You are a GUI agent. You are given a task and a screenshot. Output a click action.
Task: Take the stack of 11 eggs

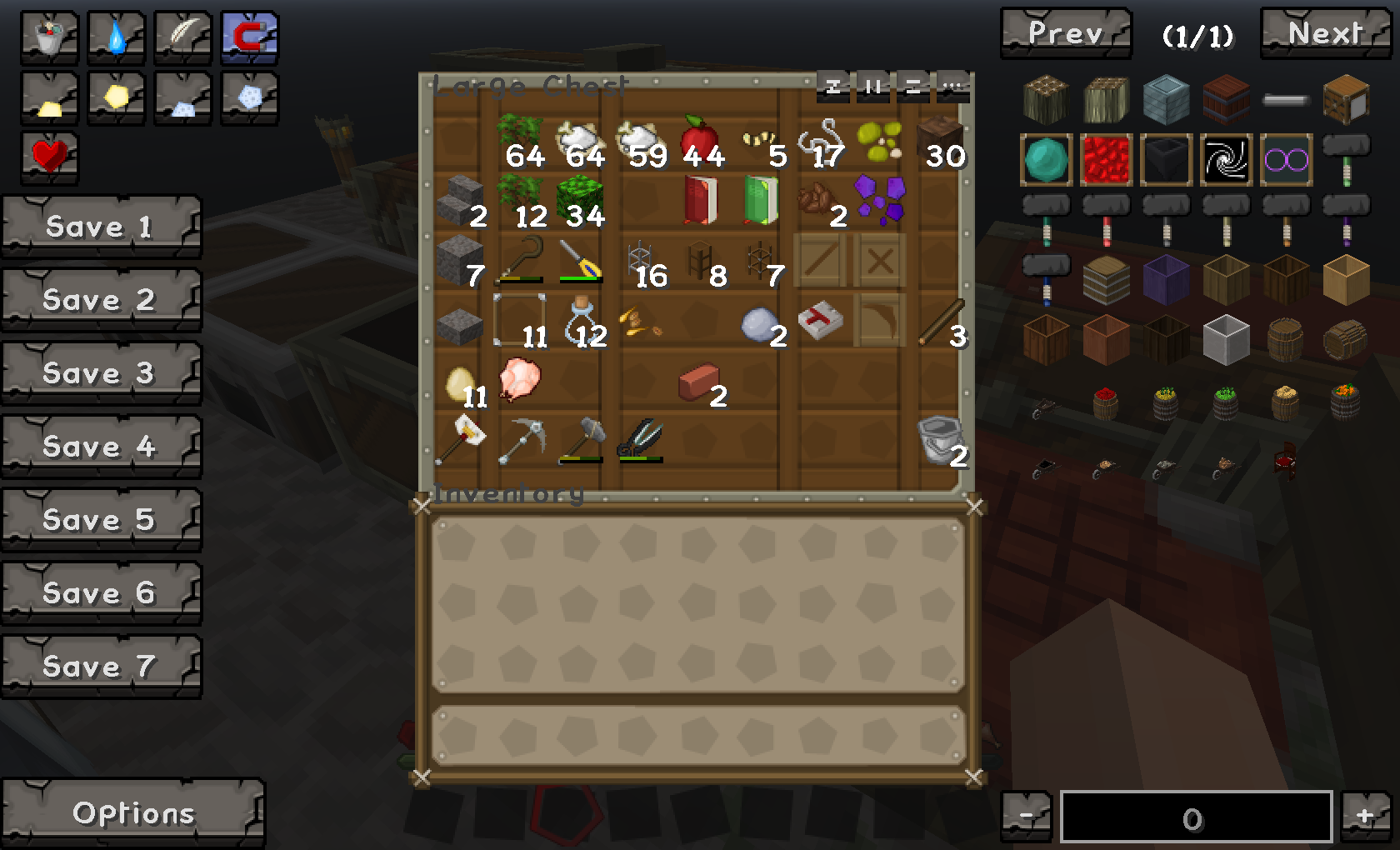pyautogui.click(x=461, y=385)
